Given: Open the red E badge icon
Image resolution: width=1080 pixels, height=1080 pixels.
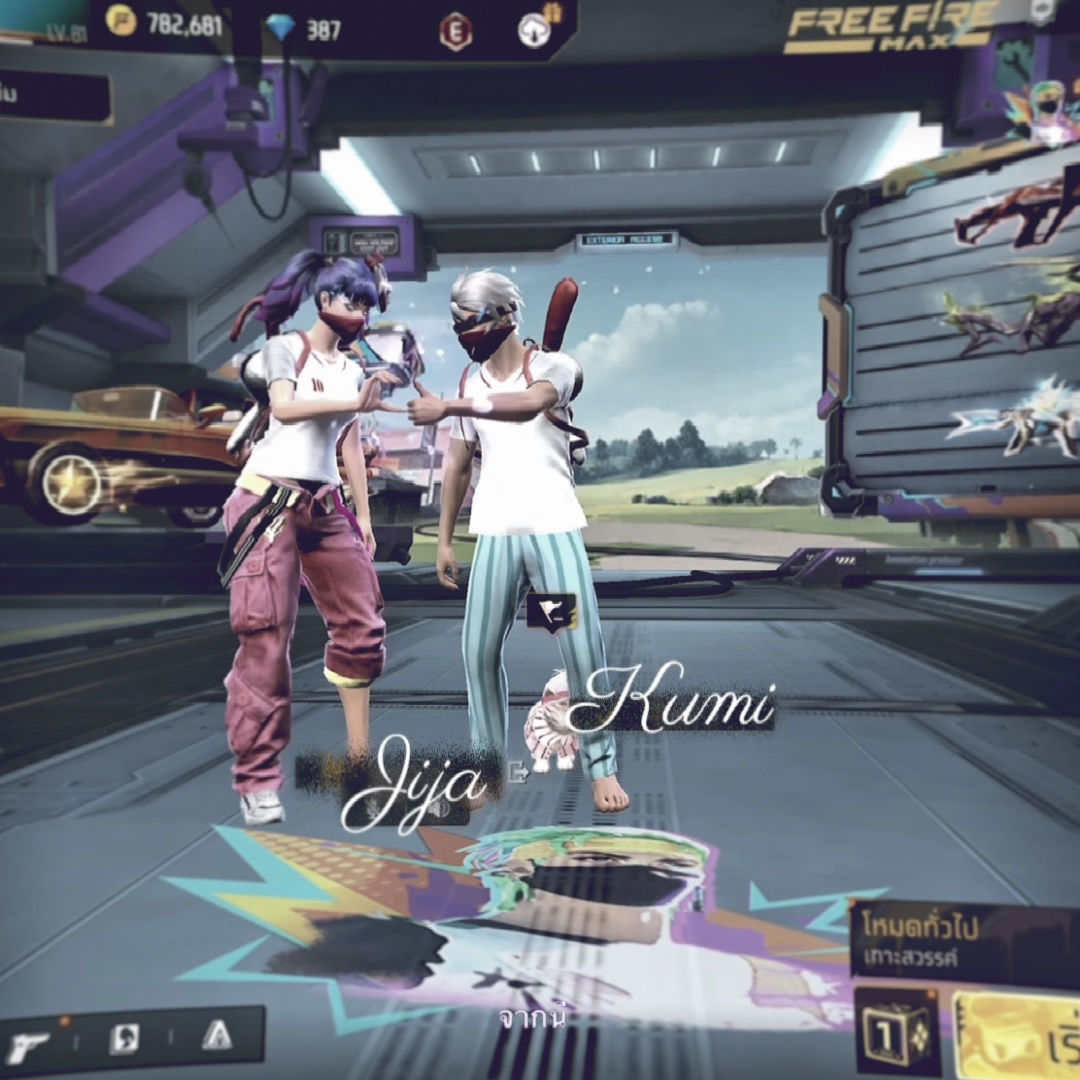Looking at the screenshot, I should click(455, 32).
